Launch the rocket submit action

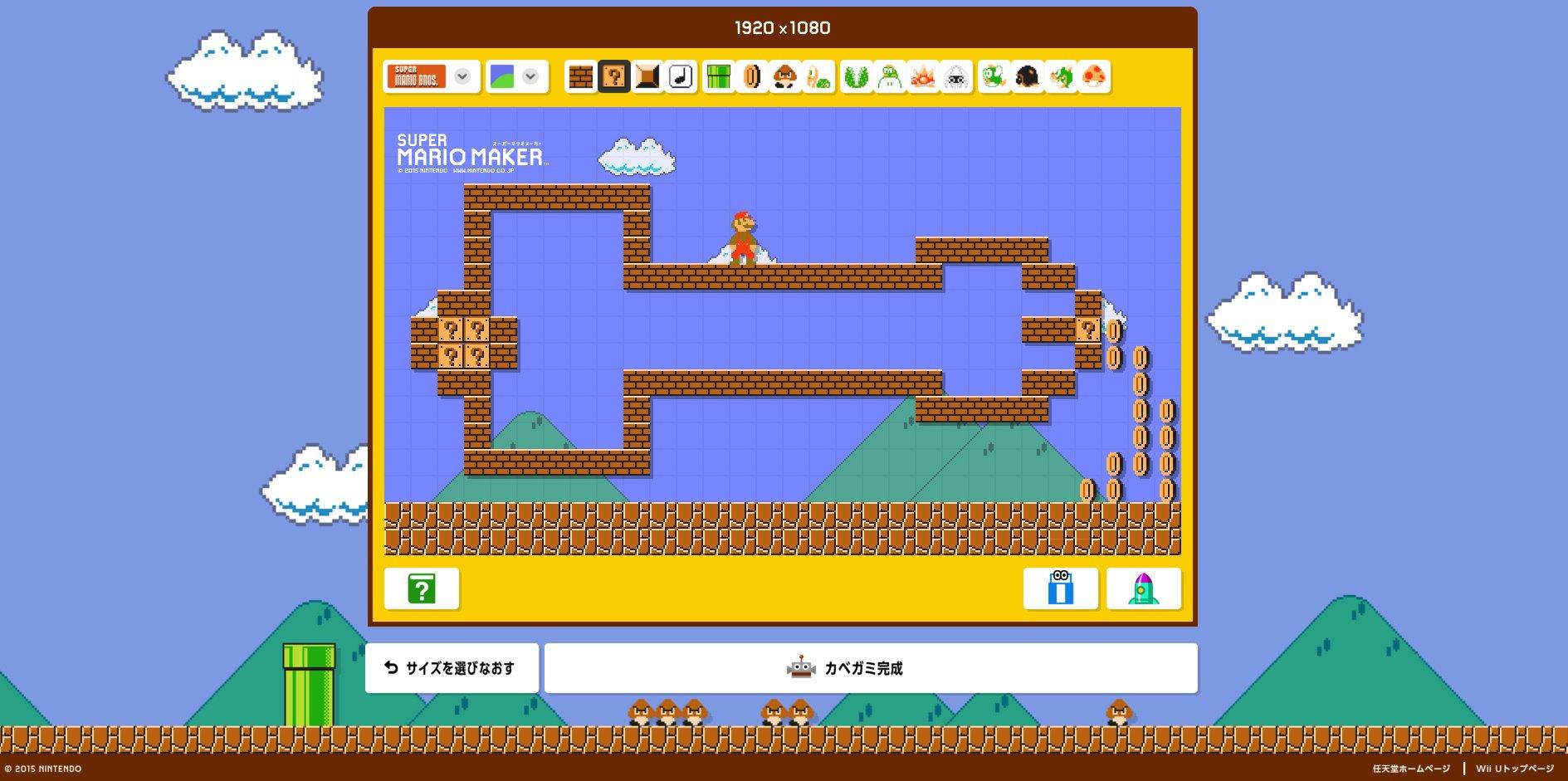1145,588
